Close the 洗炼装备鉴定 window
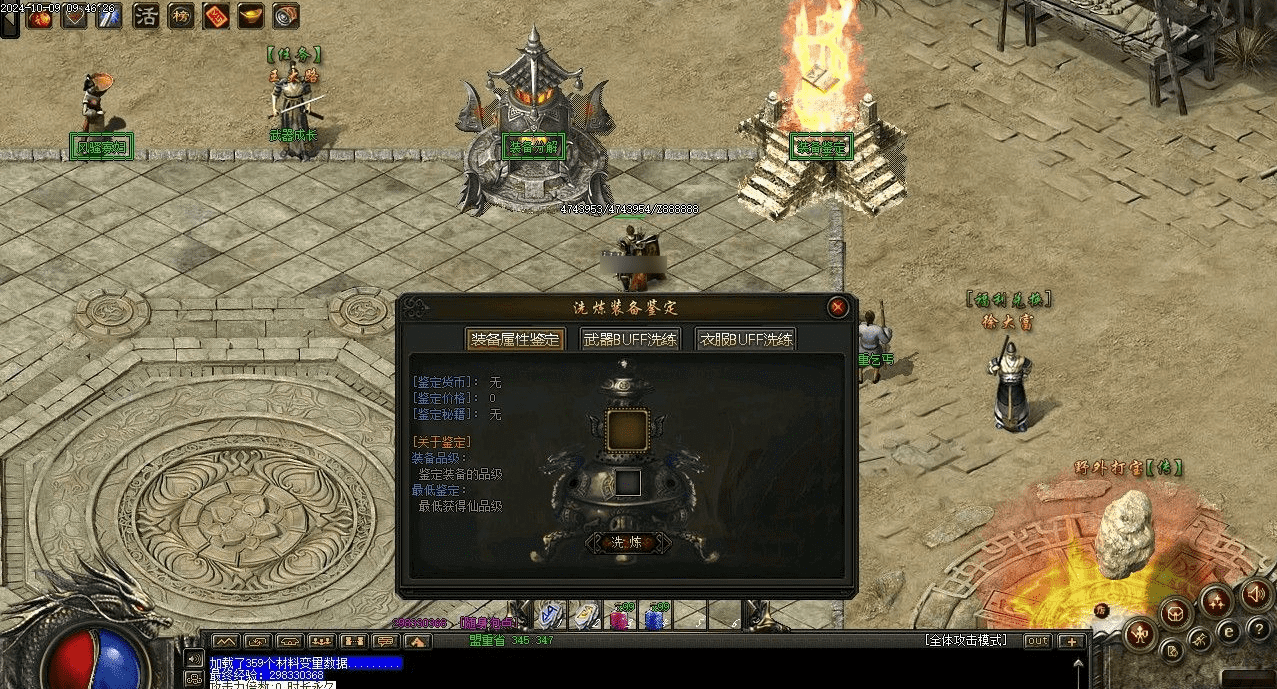 [x=838, y=307]
